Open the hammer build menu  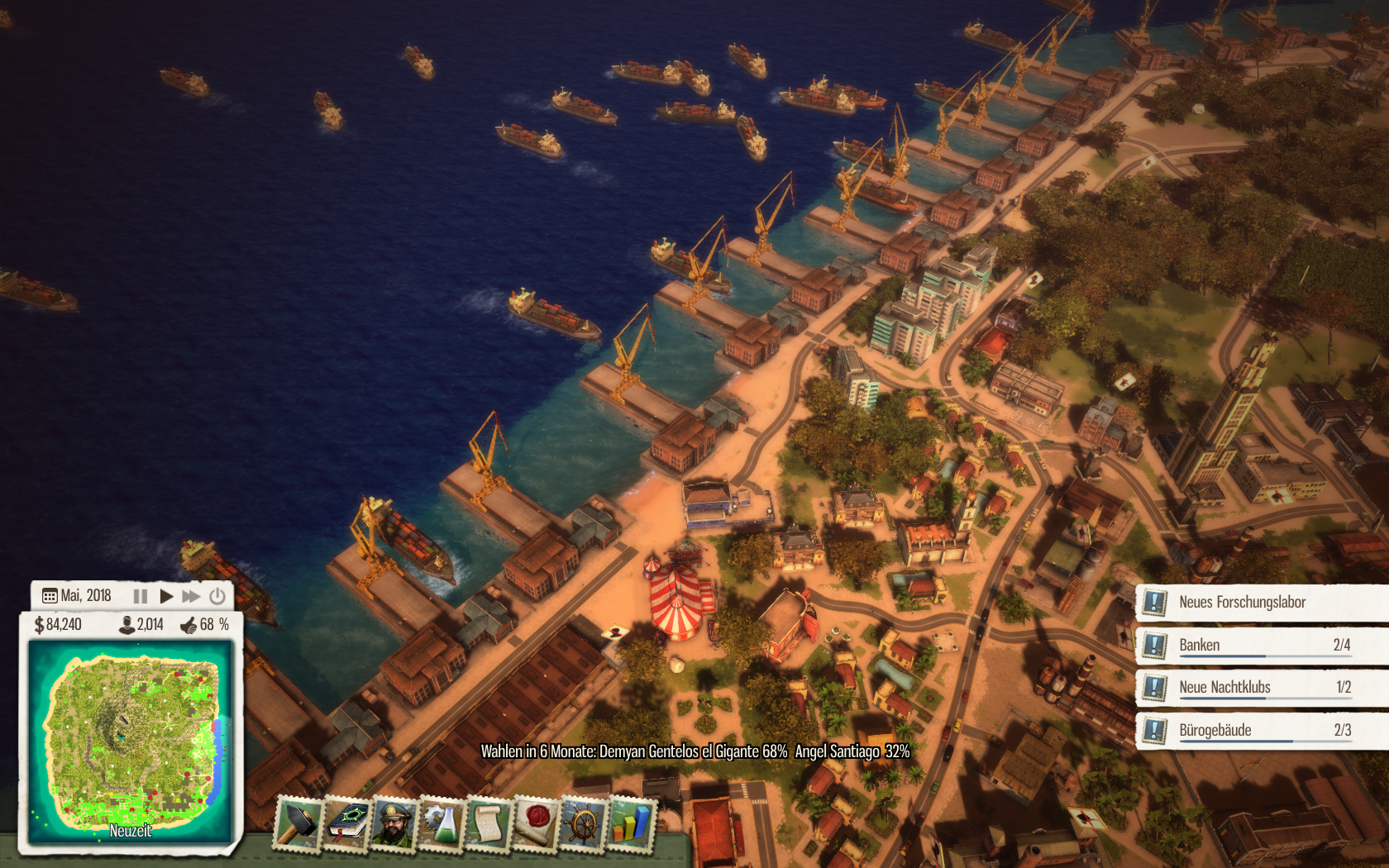point(297,823)
